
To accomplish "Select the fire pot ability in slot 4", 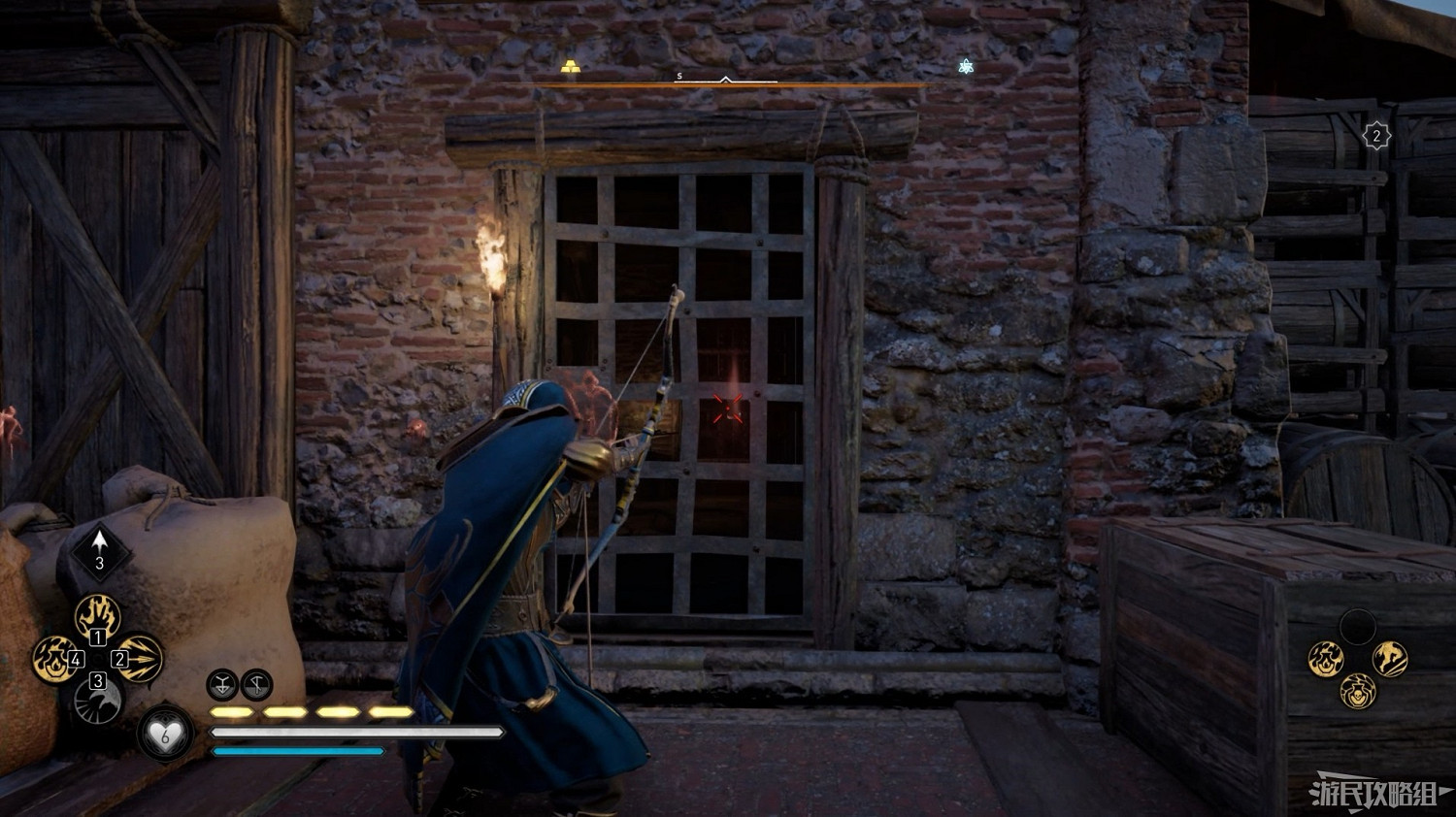I will click(x=55, y=659).
